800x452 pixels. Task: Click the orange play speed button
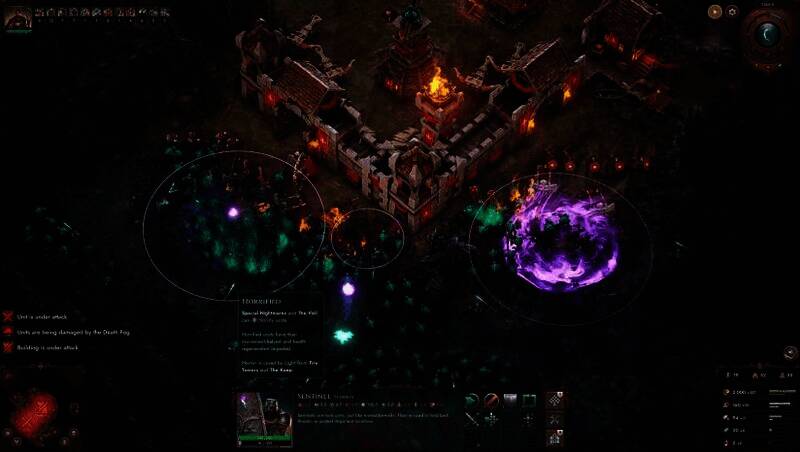[x=714, y=12]
